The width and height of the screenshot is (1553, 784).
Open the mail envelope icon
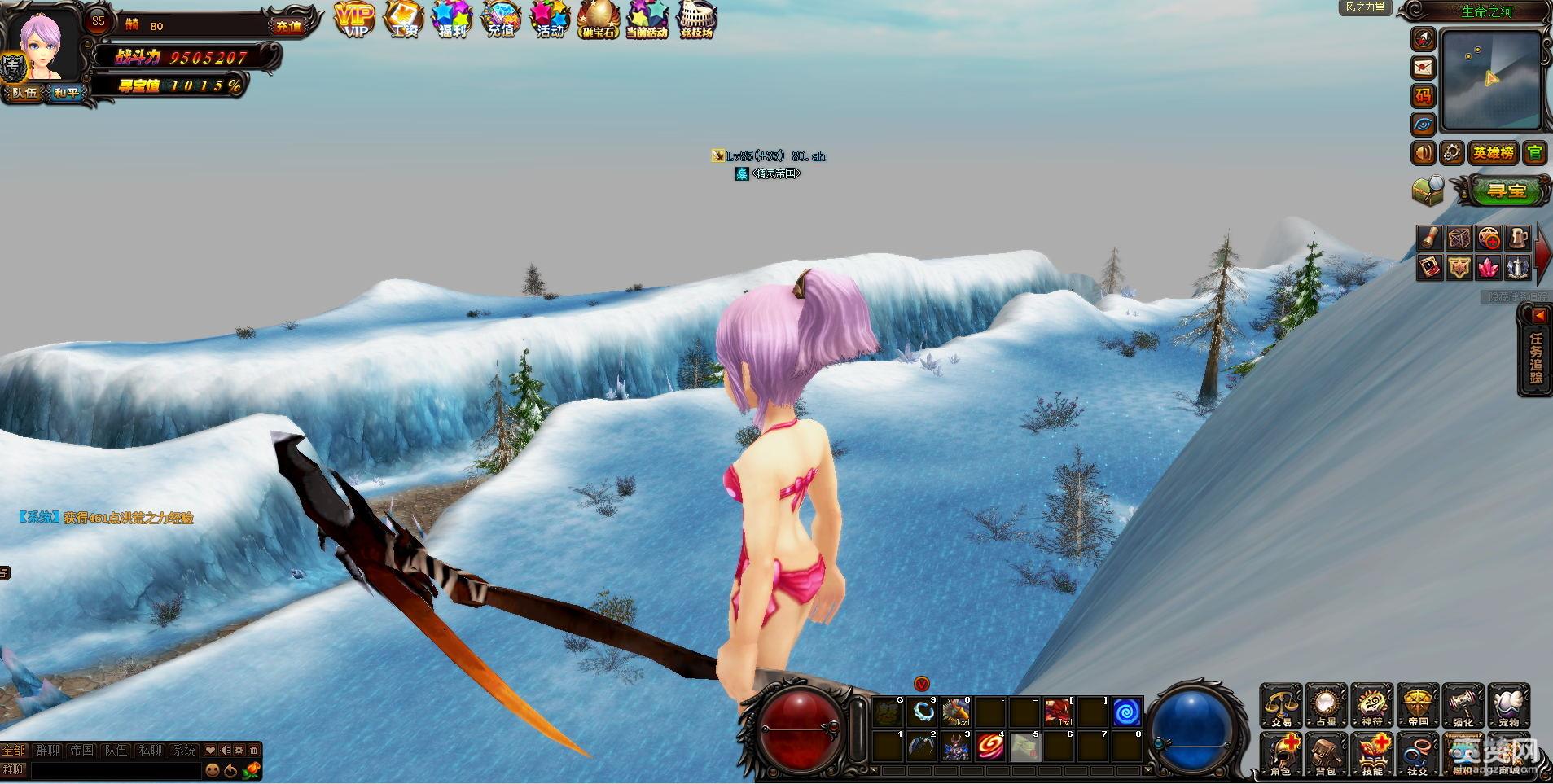pos(1423,67)
